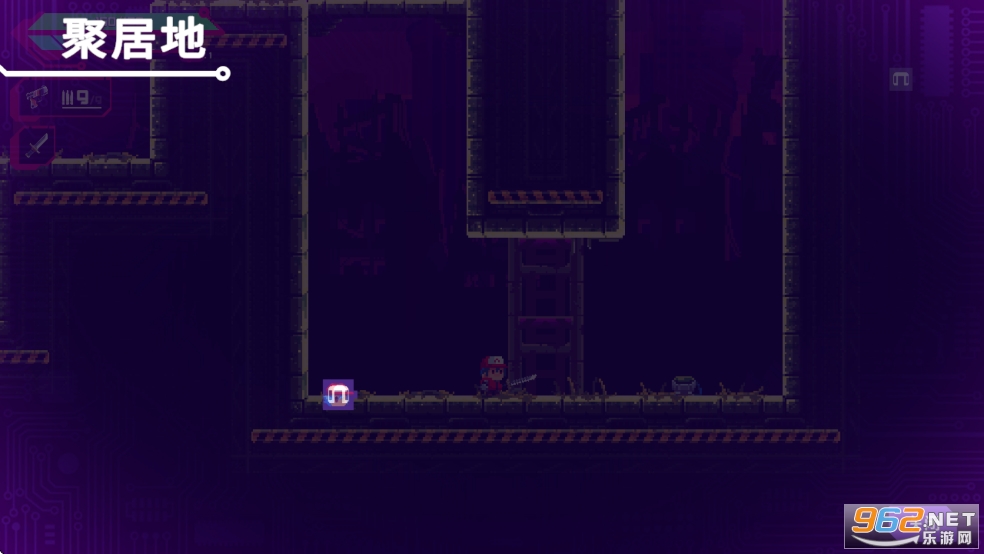Screen dimensions: 984x554
Task: Select the sword weapon slot
Action: point(37,146)
